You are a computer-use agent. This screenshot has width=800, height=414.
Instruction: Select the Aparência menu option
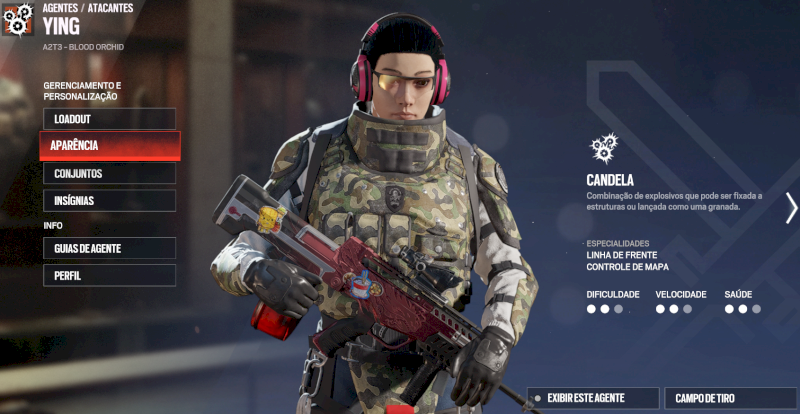click(x=109, y=146)
